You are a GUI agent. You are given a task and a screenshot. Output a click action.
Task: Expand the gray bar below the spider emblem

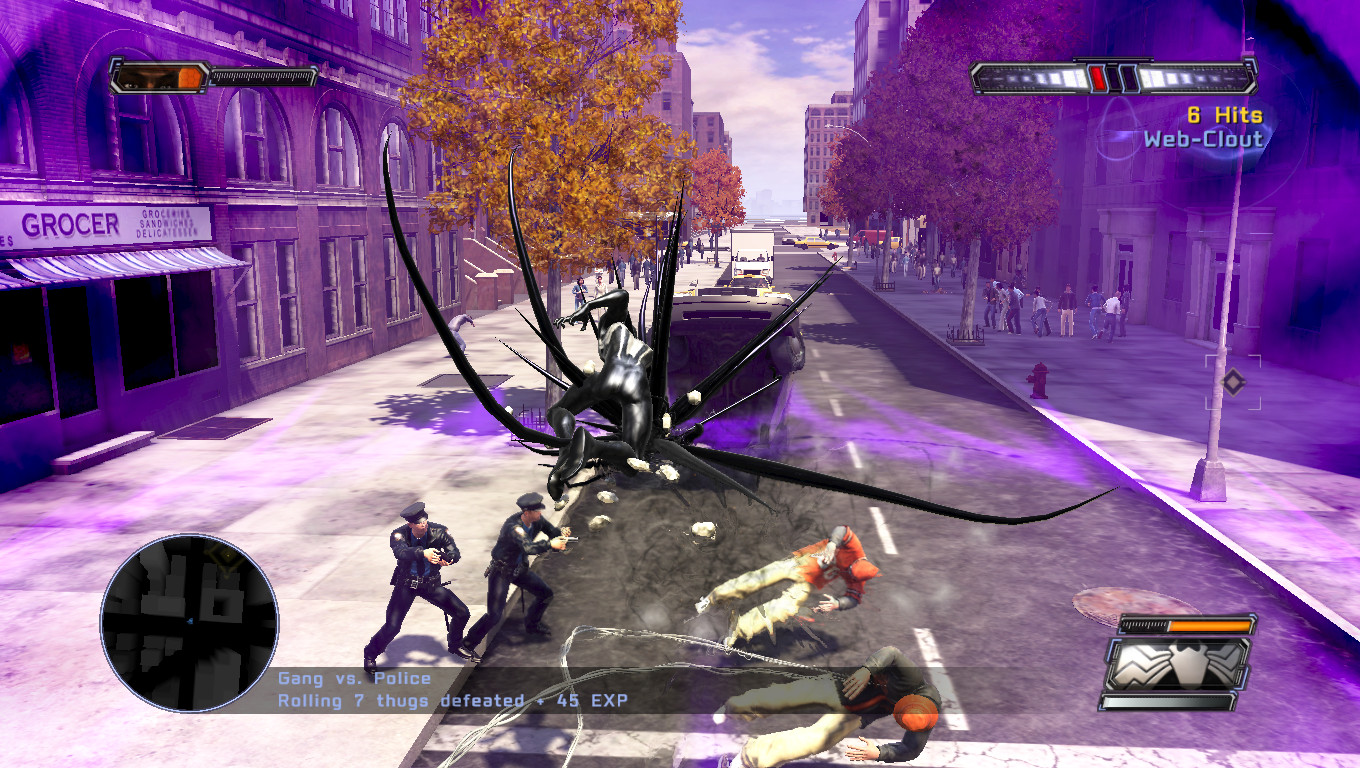1167,701
